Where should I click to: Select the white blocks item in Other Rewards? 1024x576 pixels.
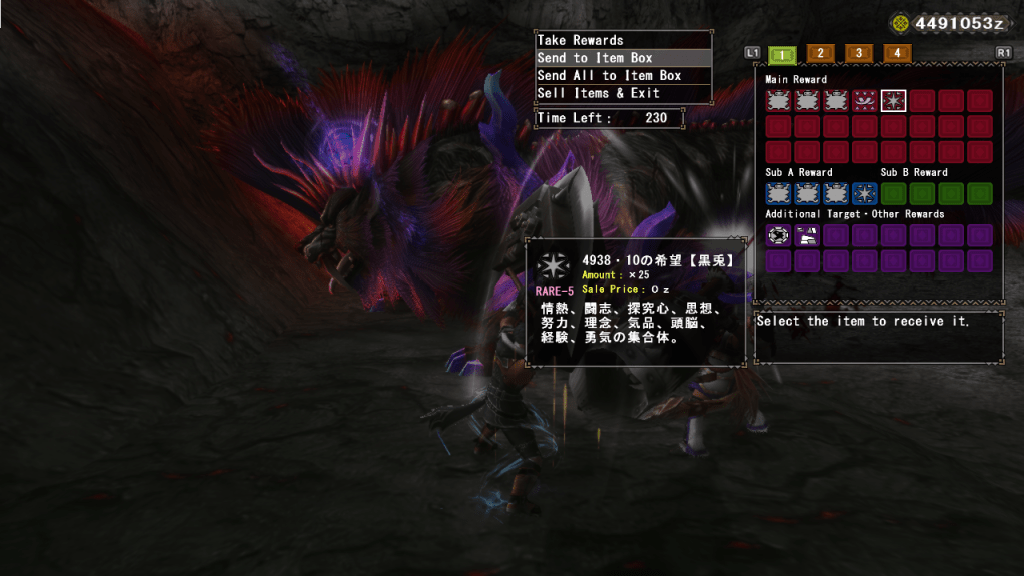(x=807, y=235)
